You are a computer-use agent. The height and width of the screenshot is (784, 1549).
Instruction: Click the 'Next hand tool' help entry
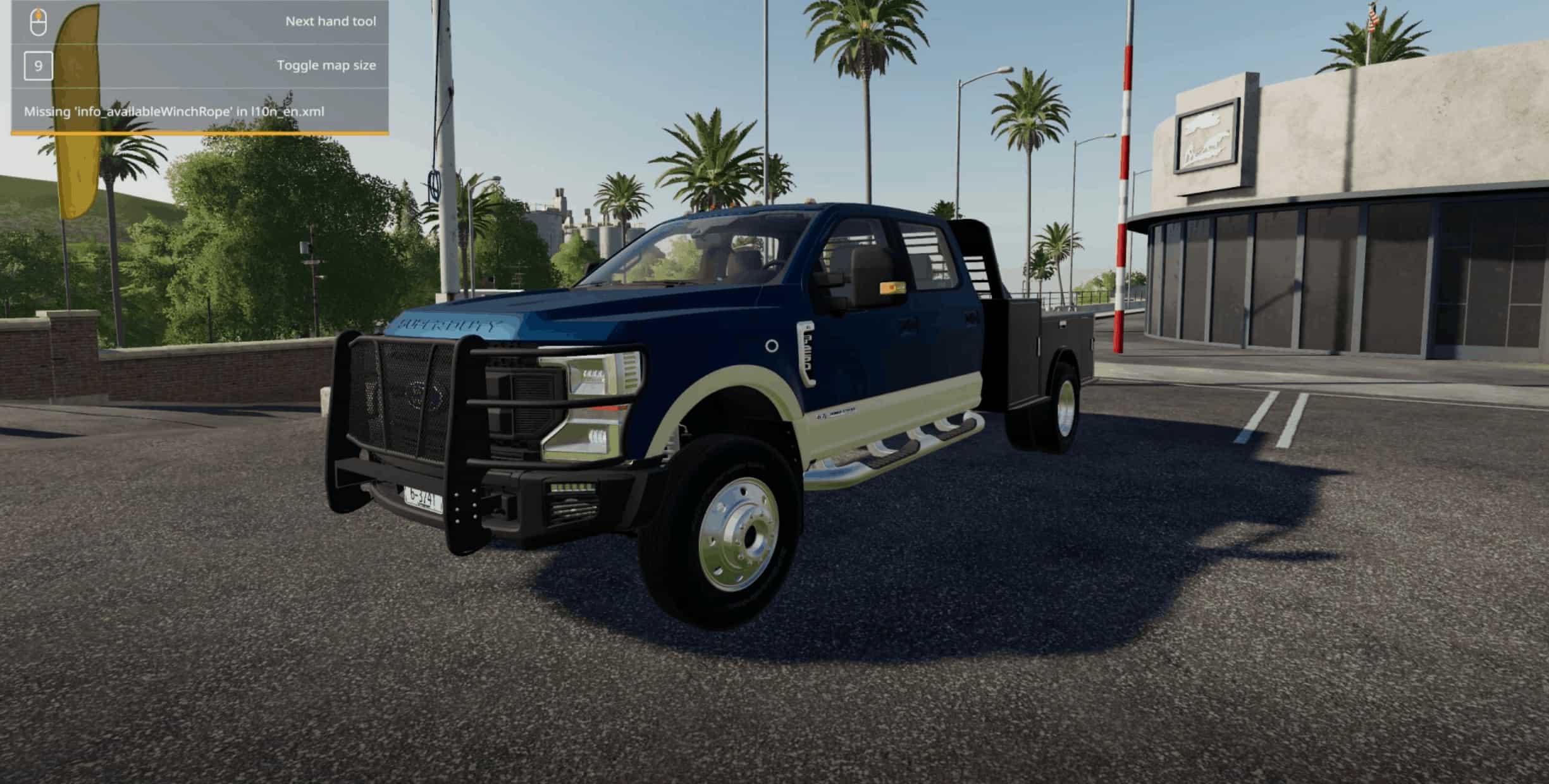[330, 20]
